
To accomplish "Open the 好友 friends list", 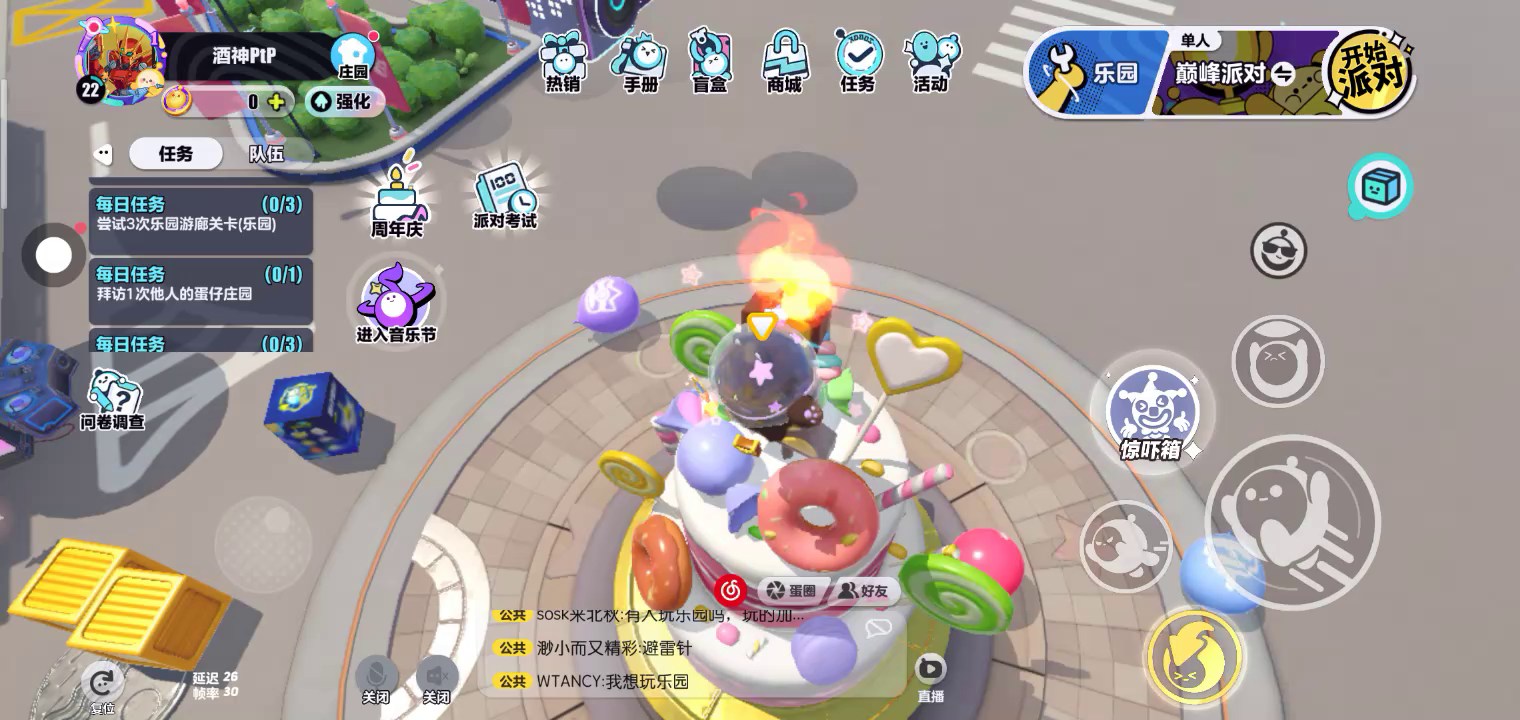I will coord(863,591).
